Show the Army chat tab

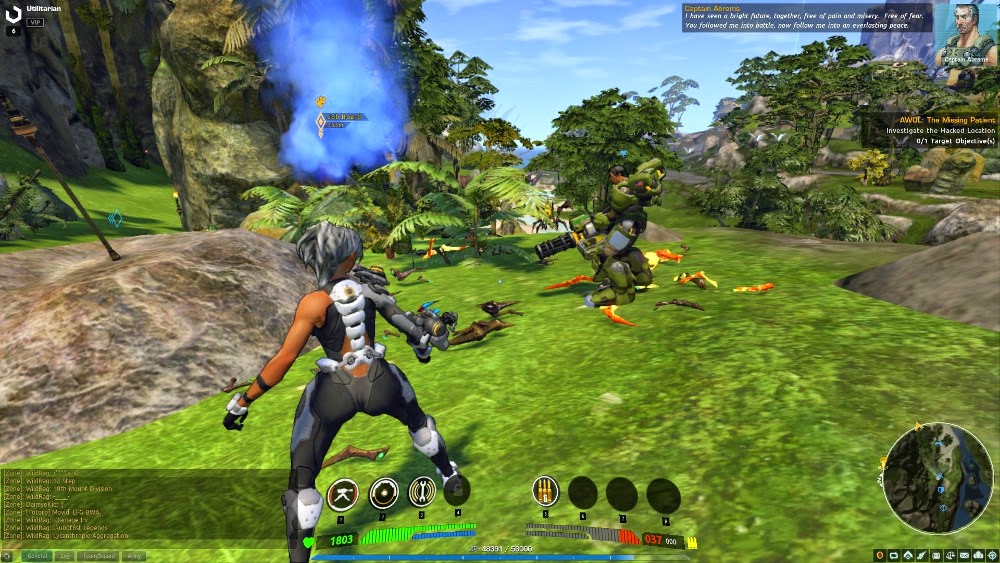tap(133, 555)
